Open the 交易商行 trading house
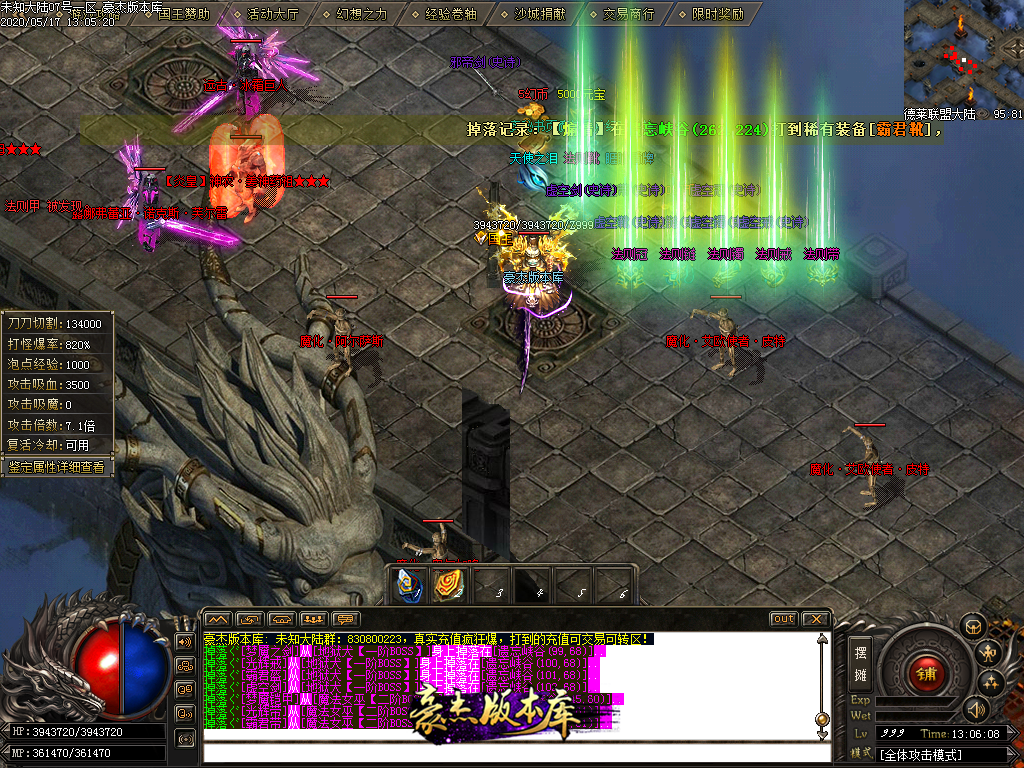The height and width of the screenshot is (768, 1024). point(629,14)
